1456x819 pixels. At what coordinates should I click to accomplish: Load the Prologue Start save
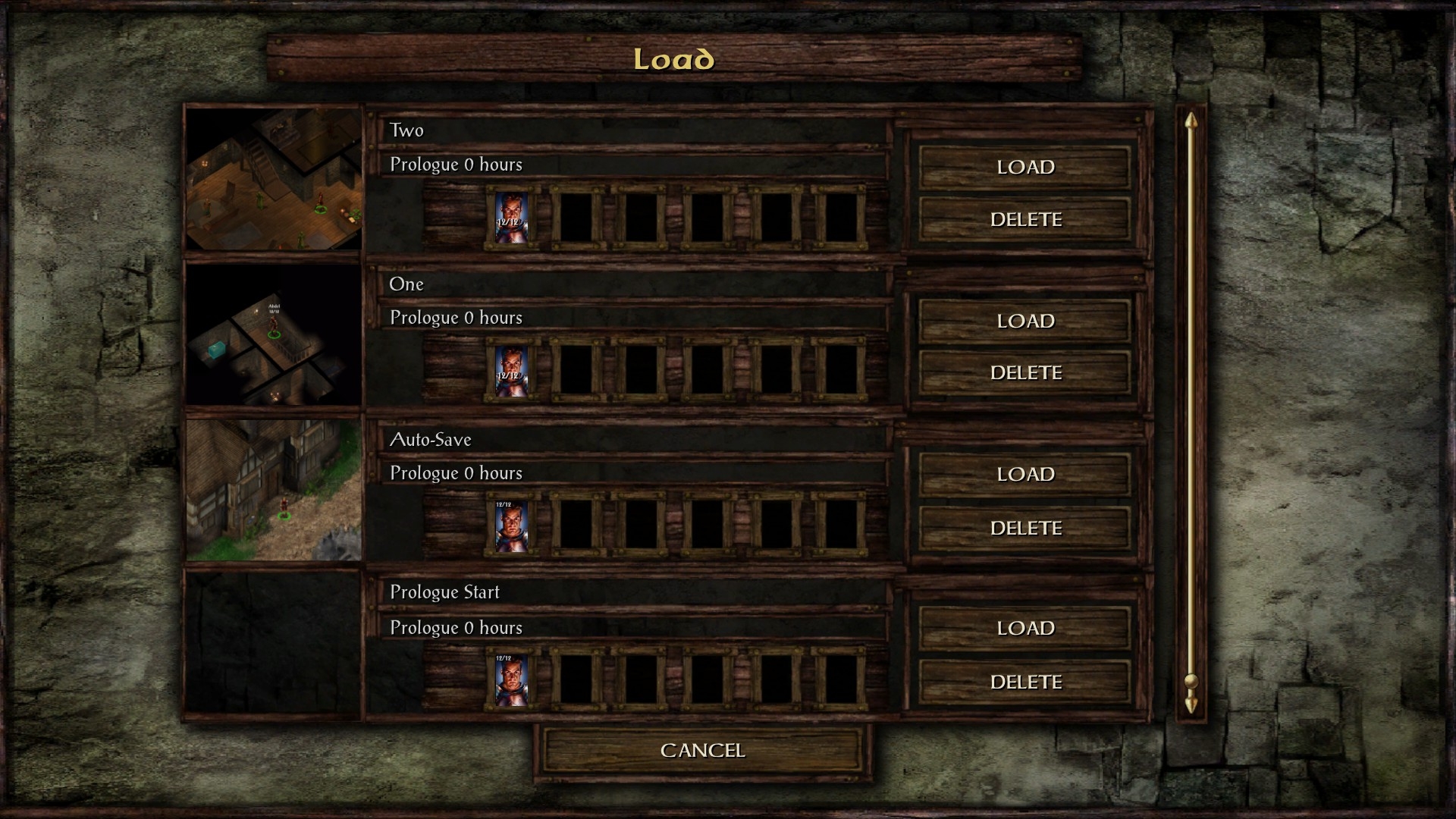point(1025,628)
